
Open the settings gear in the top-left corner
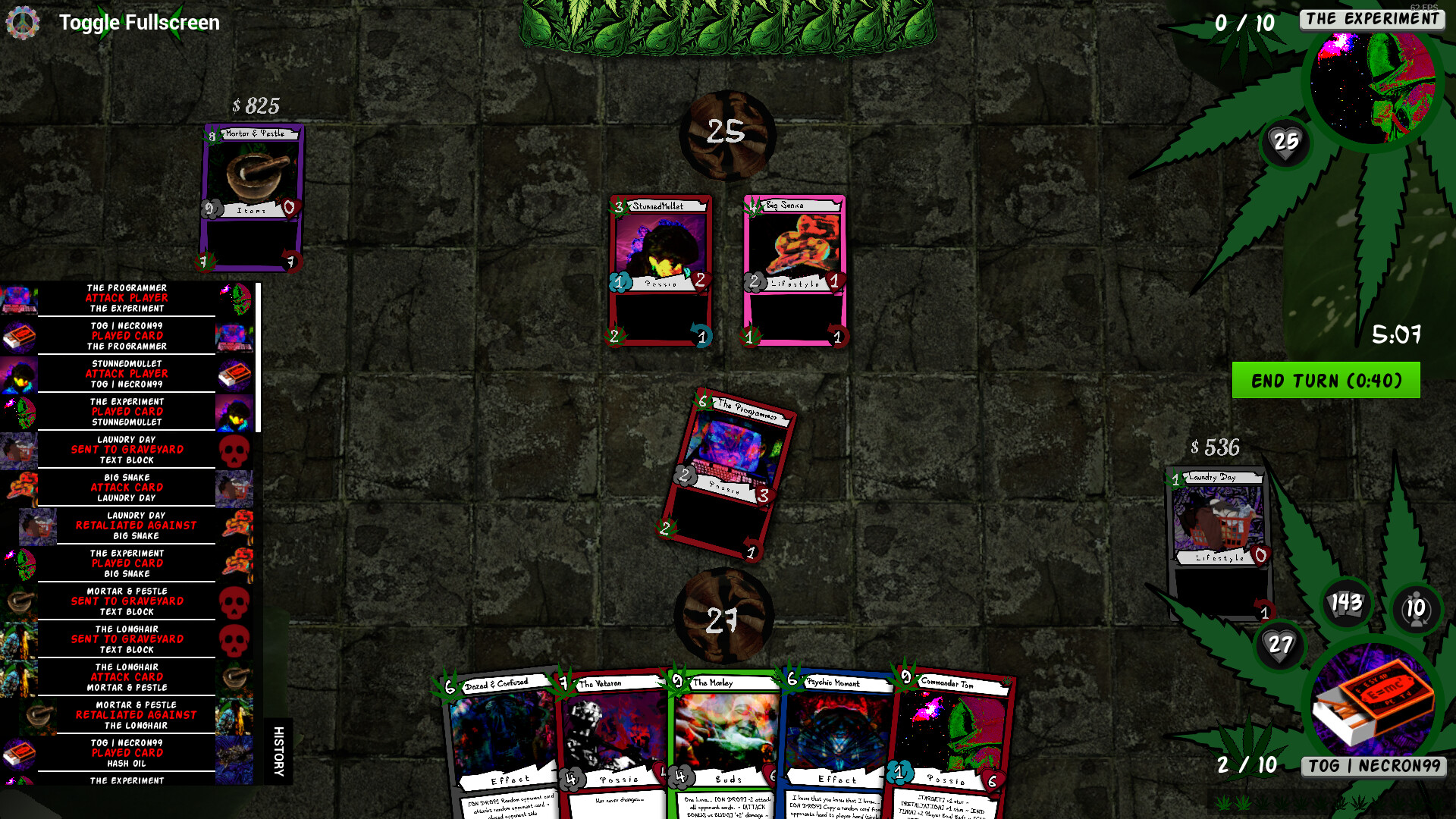pyautogui.click(x=24, y=22)
